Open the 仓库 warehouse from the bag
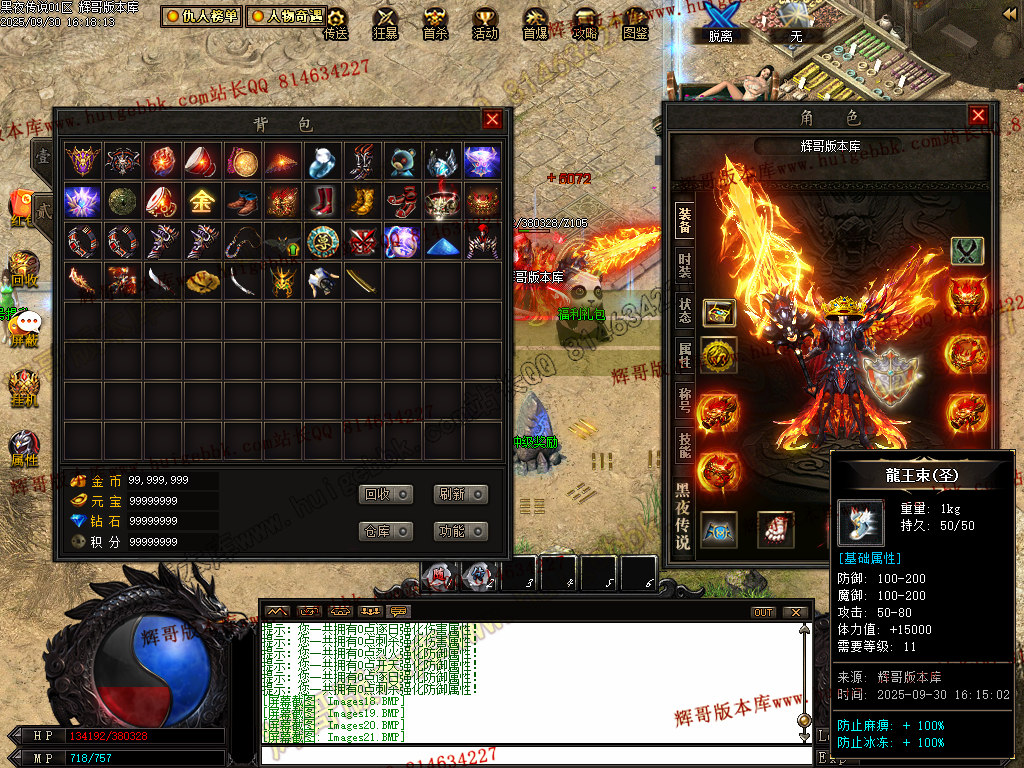This screenshot has width=1024, height=768. coord(386,531)
